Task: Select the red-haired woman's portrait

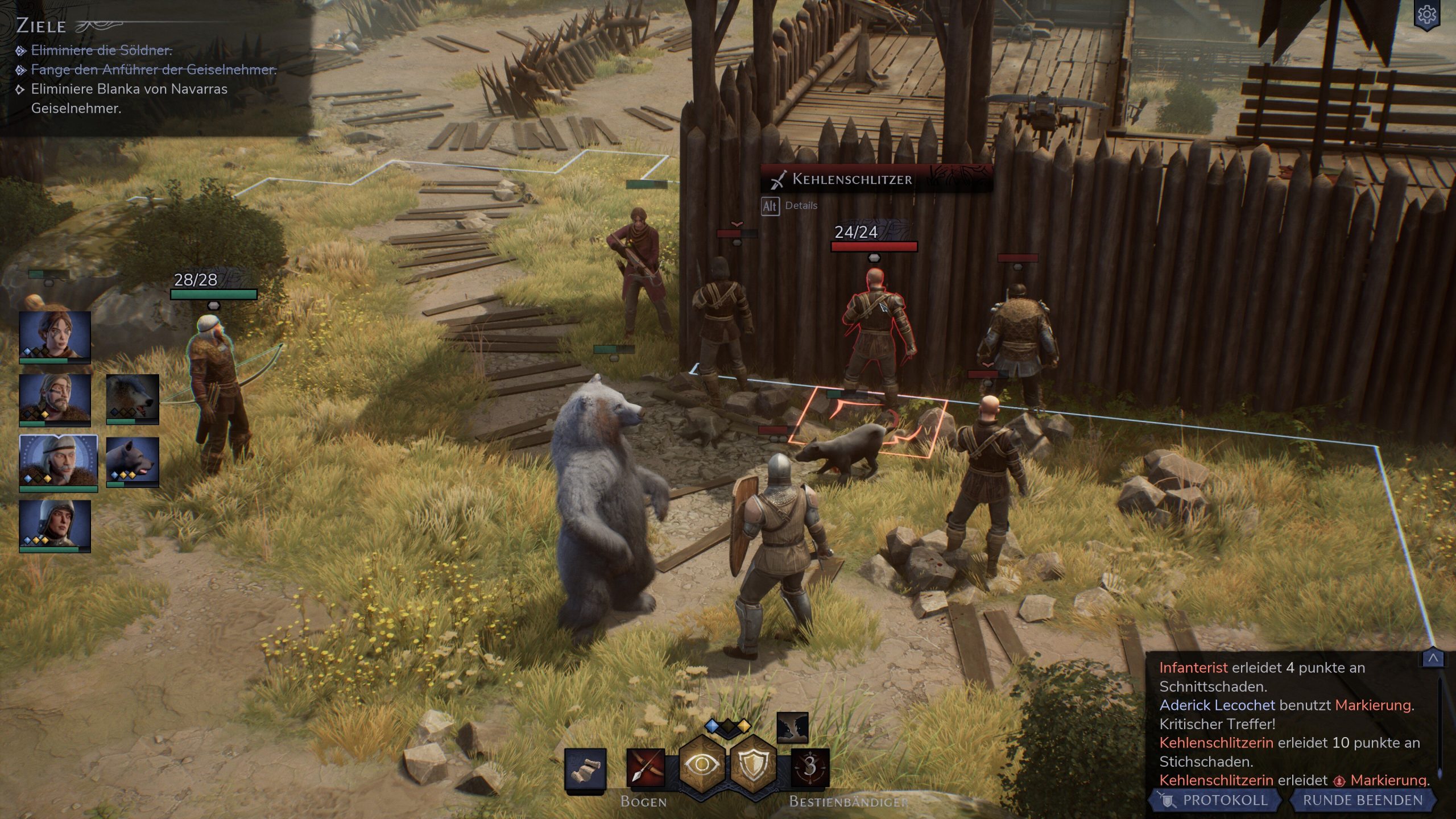Action: (55, 336)
